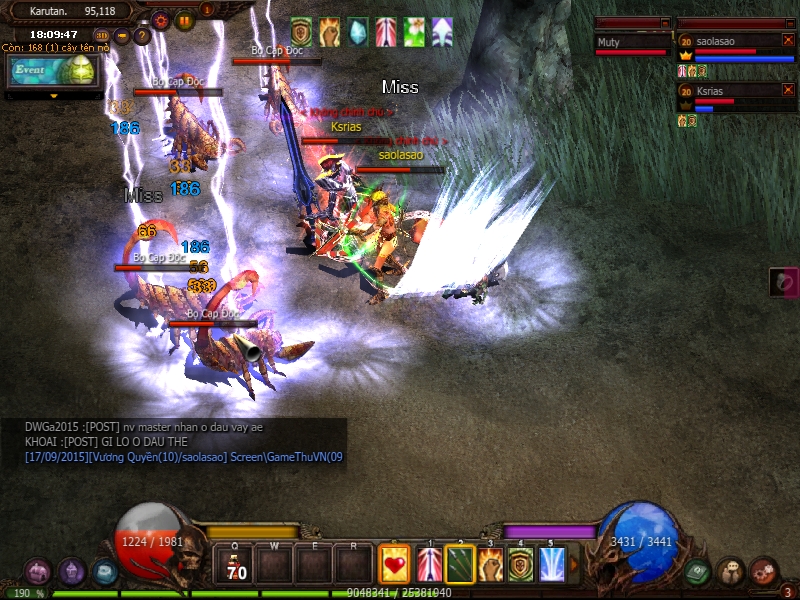Select the green sword slash skill
Image resolution: width=800 pixels, height=600 pixels.
tap(459, 565)
